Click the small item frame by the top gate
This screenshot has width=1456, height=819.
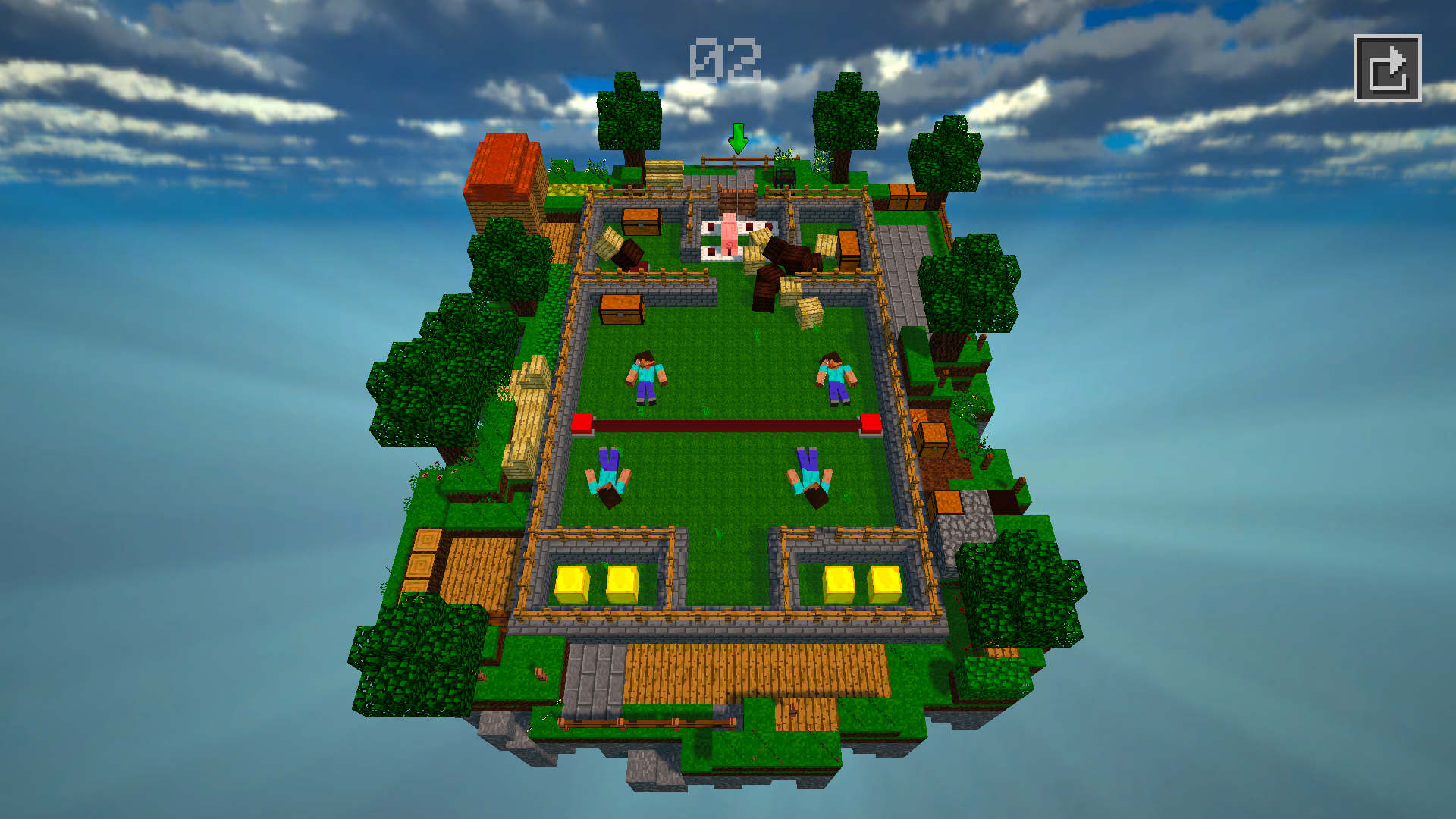[x=784, y=176]
